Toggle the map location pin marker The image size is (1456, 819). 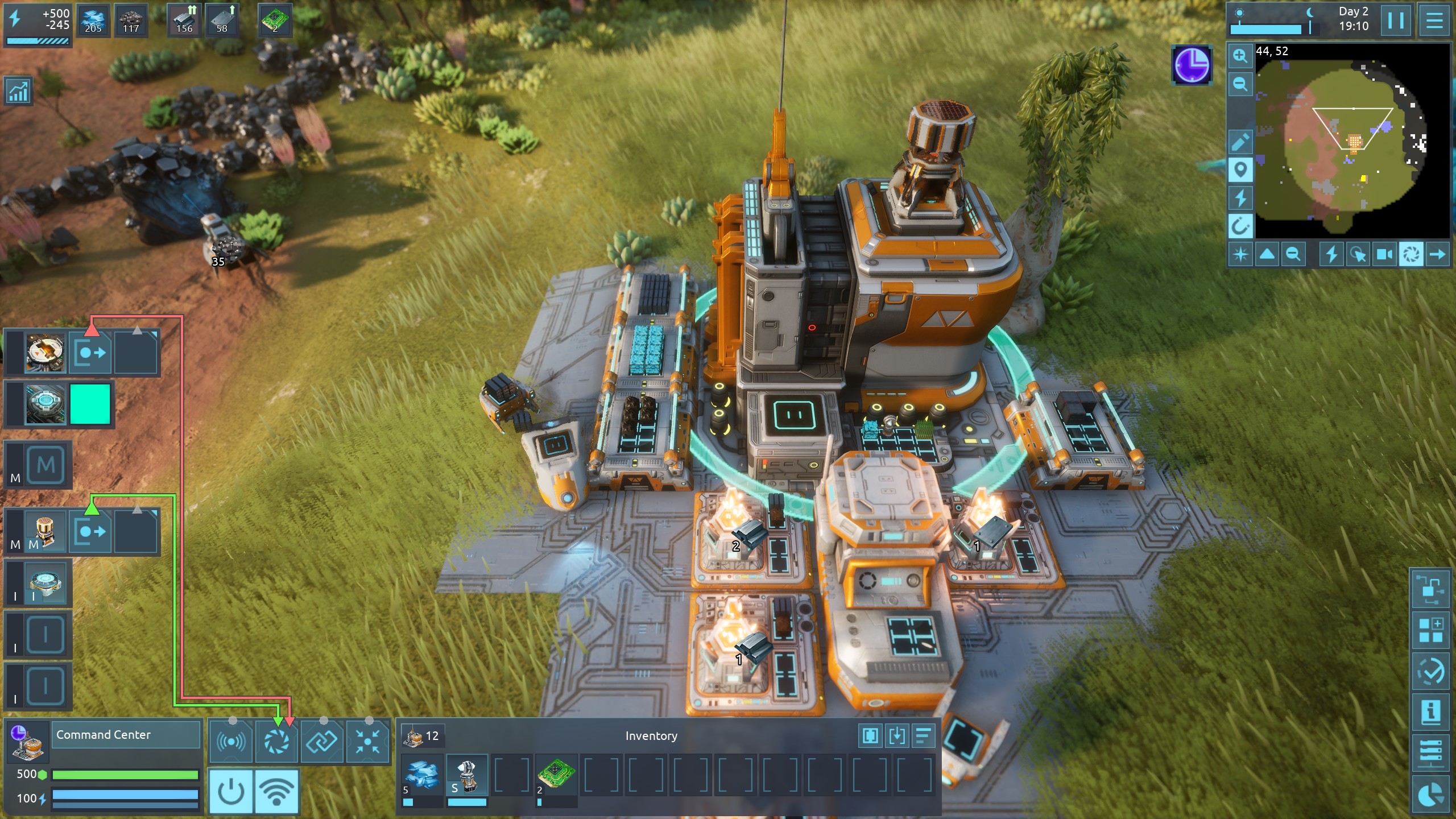tap(1240, 169)
